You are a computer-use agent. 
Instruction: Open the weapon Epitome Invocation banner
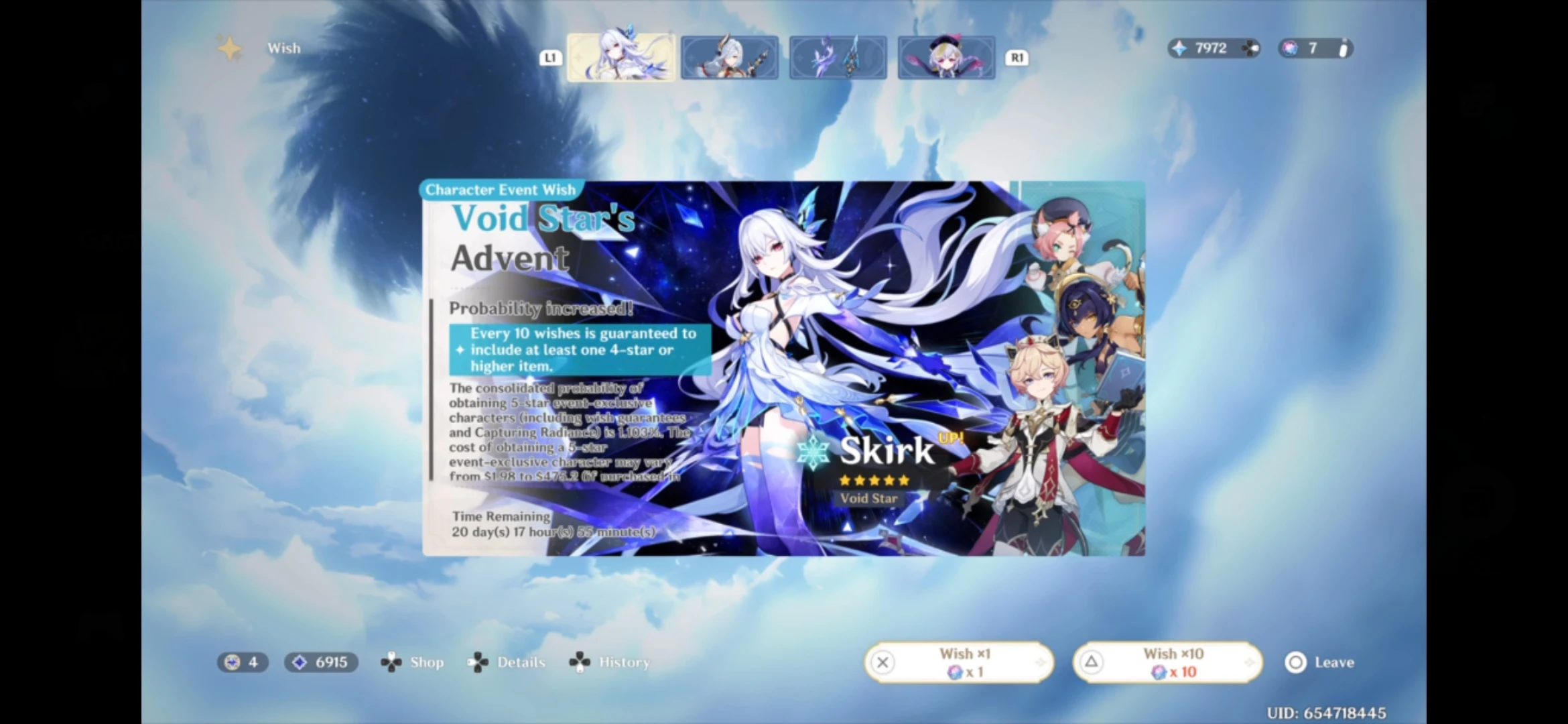click(x=838, y=57)
